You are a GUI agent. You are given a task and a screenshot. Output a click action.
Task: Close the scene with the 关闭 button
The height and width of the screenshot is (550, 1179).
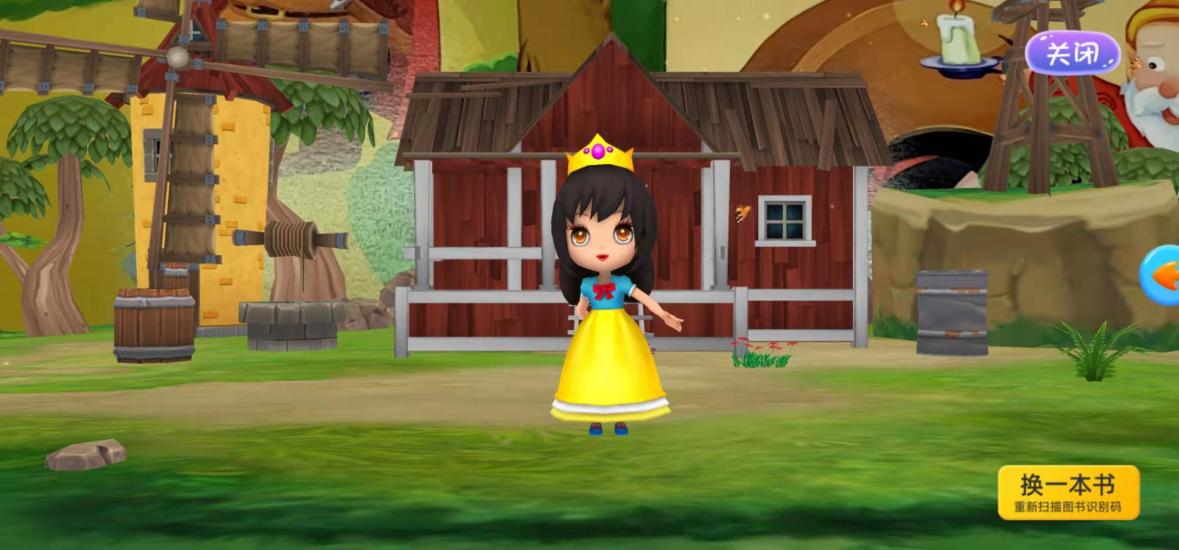(x=1072, y=53)
